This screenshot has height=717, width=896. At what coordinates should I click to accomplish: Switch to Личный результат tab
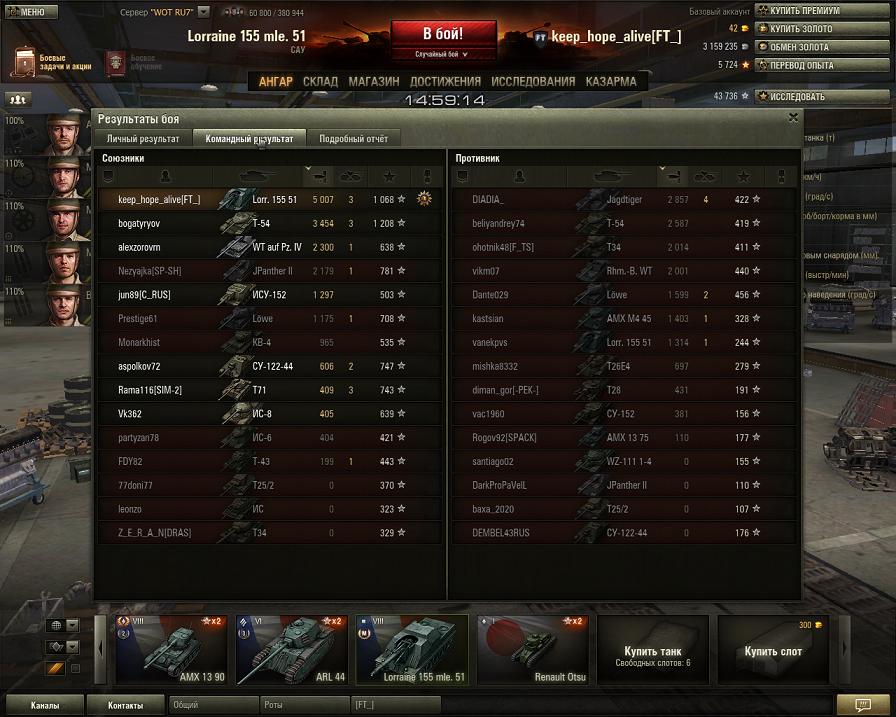tap(143, 139)
